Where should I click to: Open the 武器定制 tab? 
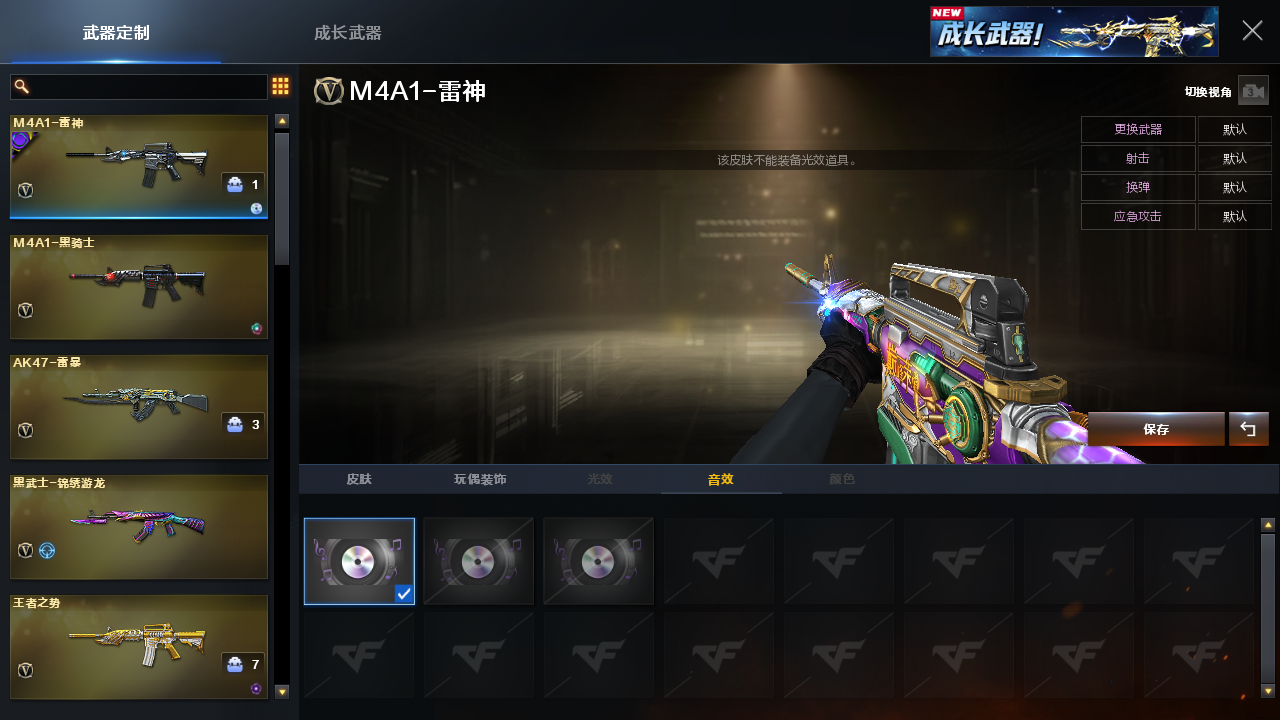click(x=116, y=33)
